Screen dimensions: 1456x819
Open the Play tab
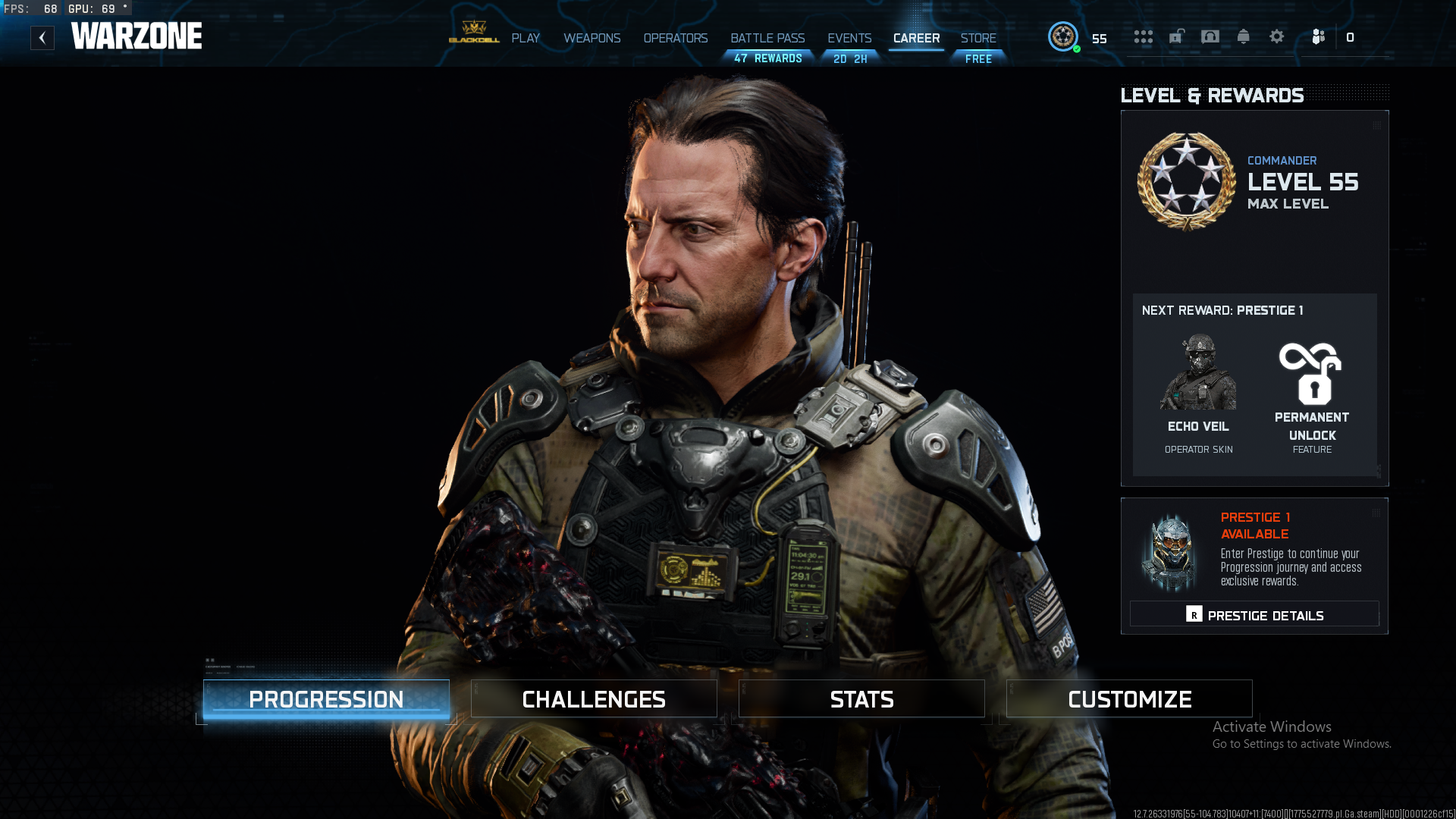point(525,39)
